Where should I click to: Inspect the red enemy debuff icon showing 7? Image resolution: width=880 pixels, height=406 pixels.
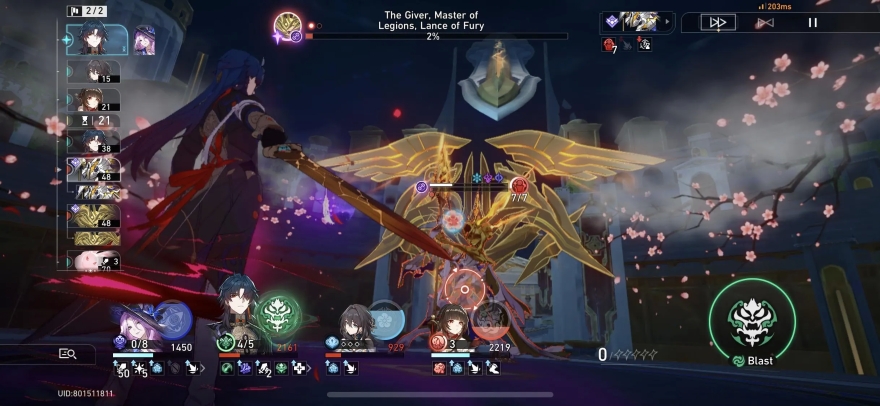coord(609,44)
